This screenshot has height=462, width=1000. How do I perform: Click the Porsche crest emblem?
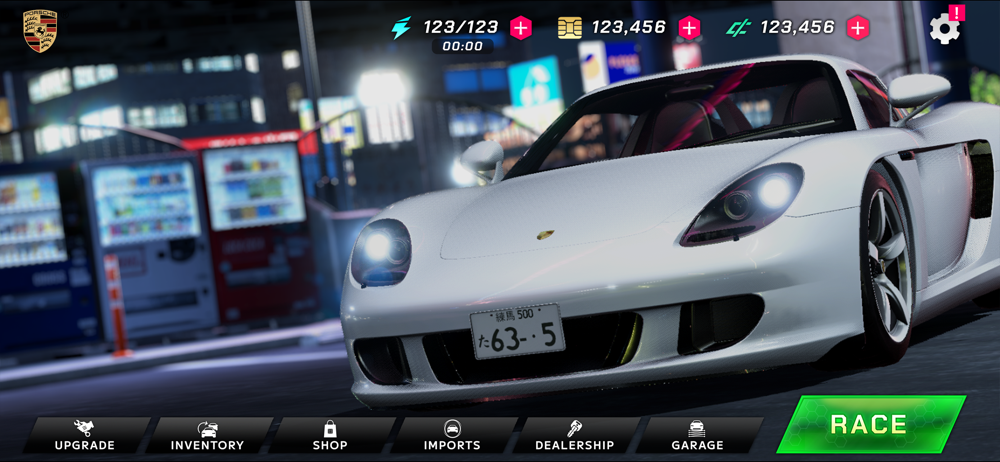pos(40,31)
